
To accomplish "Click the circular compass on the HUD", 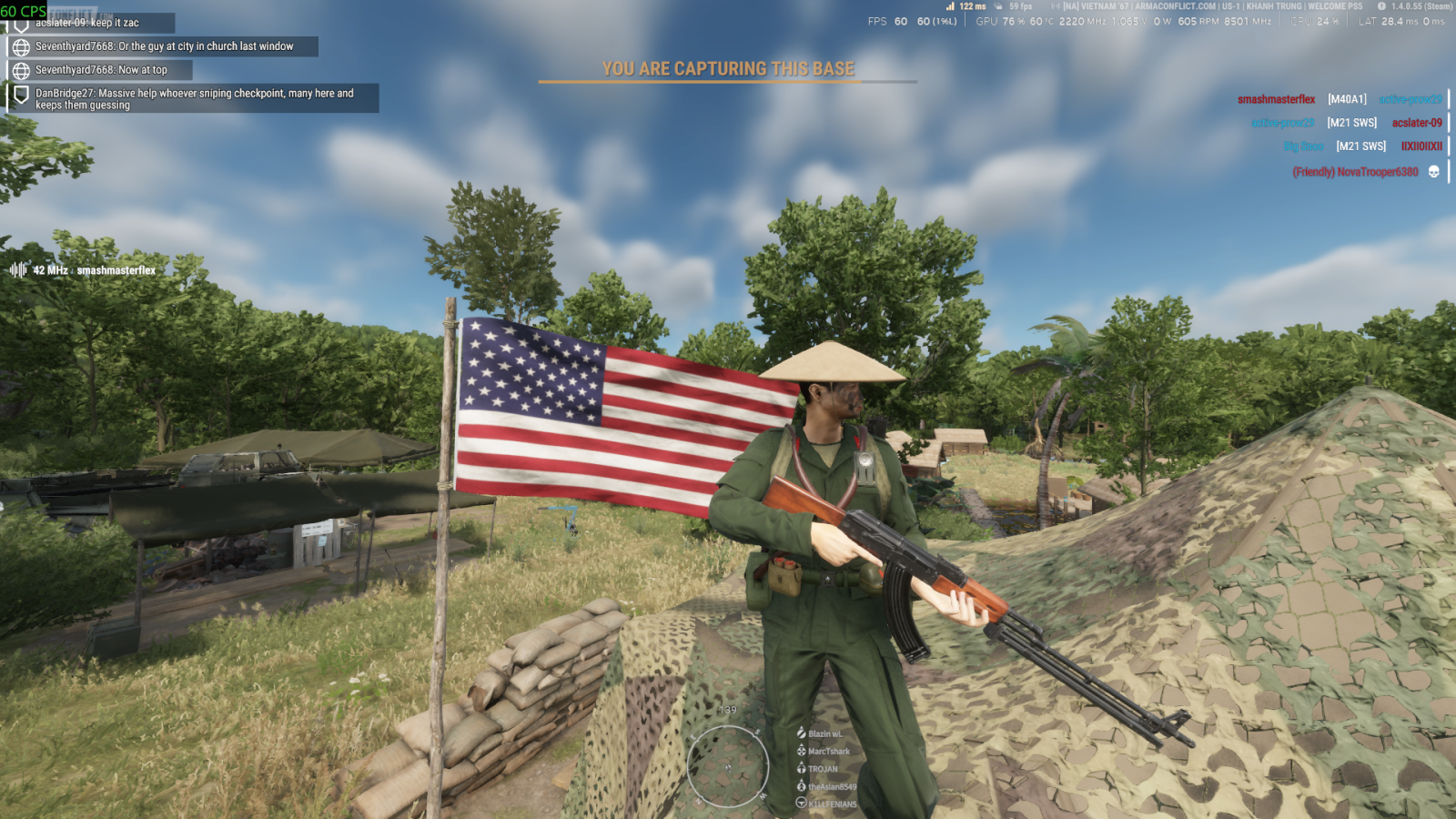I will coord(728,767).
